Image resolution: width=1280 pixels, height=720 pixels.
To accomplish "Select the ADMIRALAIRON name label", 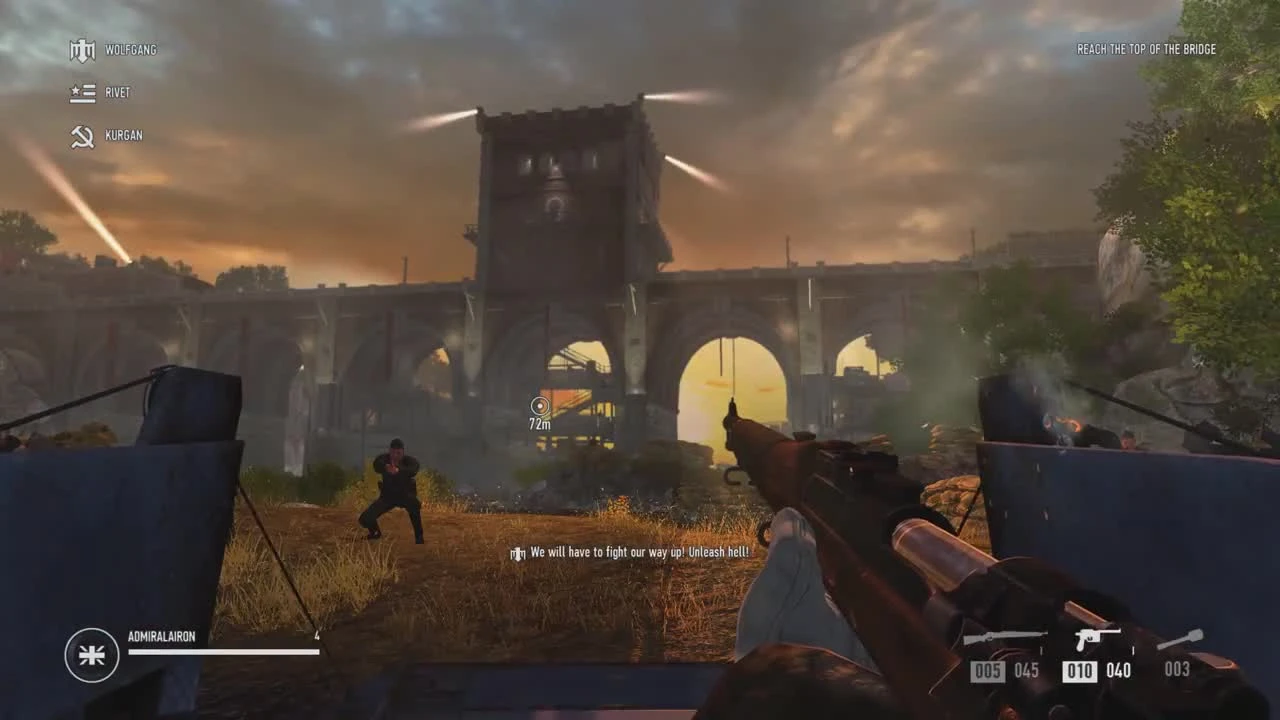I will 164,633.
